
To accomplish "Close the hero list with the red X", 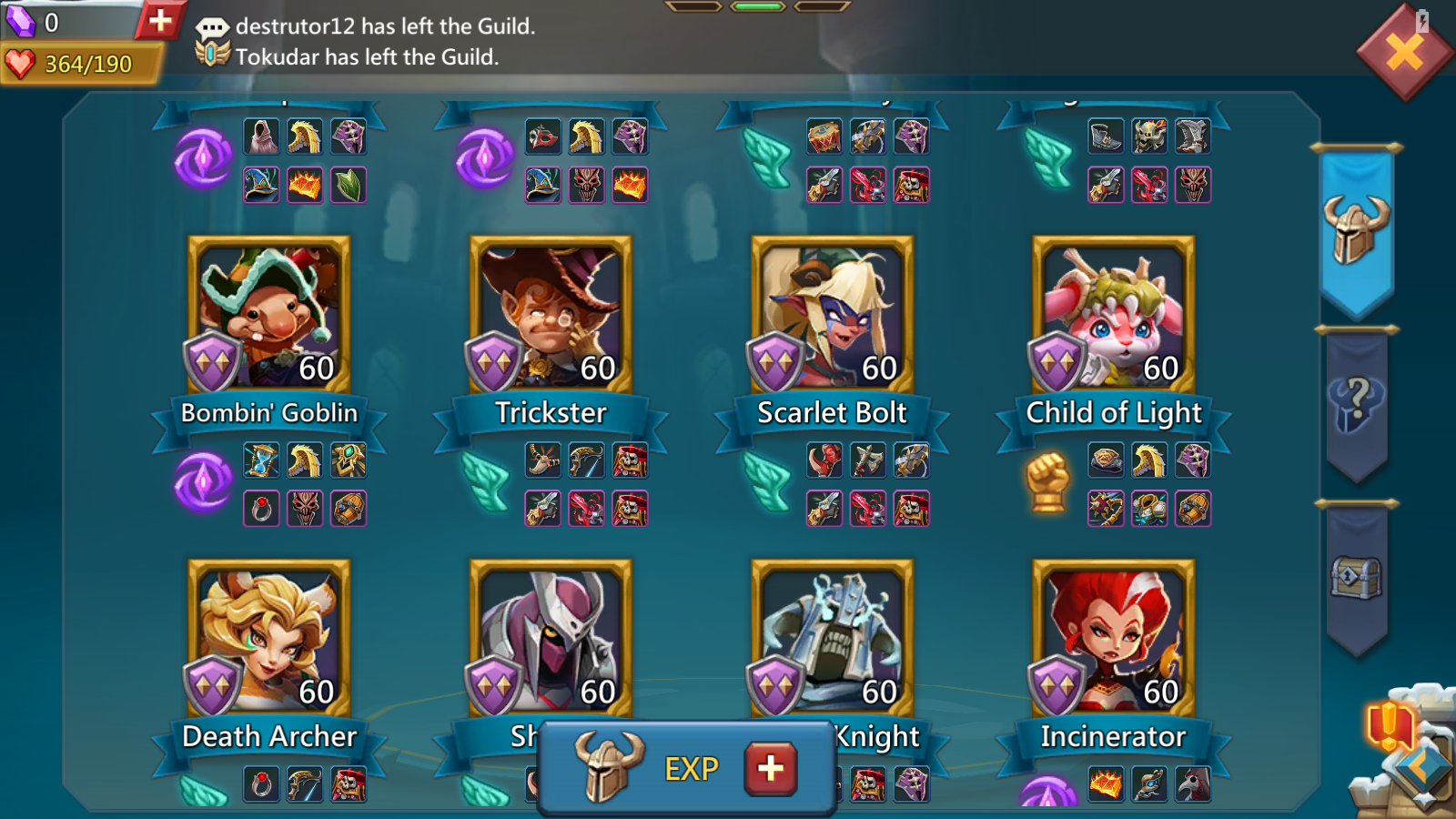I will [1403, 53].
